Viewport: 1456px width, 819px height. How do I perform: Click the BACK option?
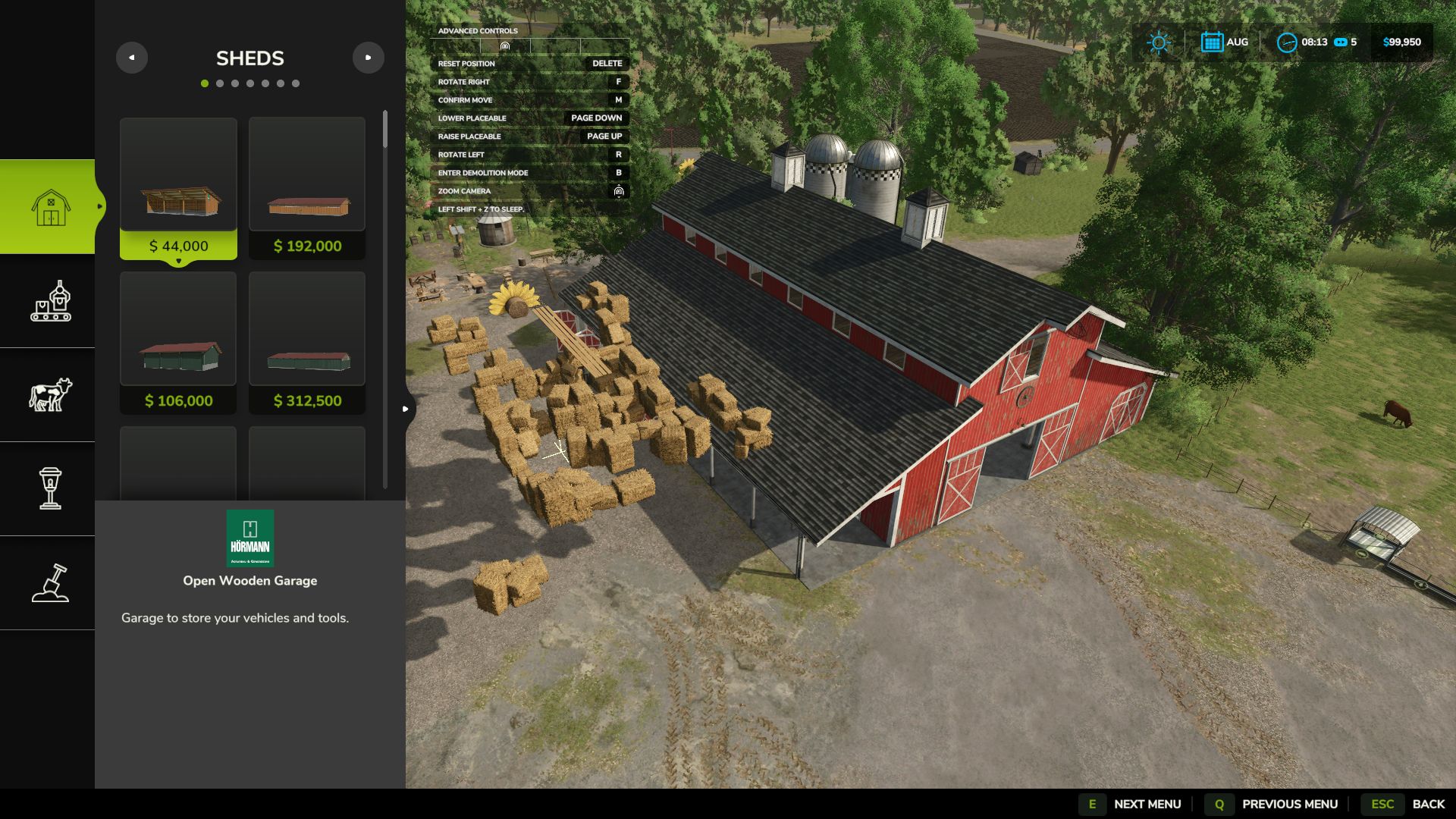(x=1429, y=804)
